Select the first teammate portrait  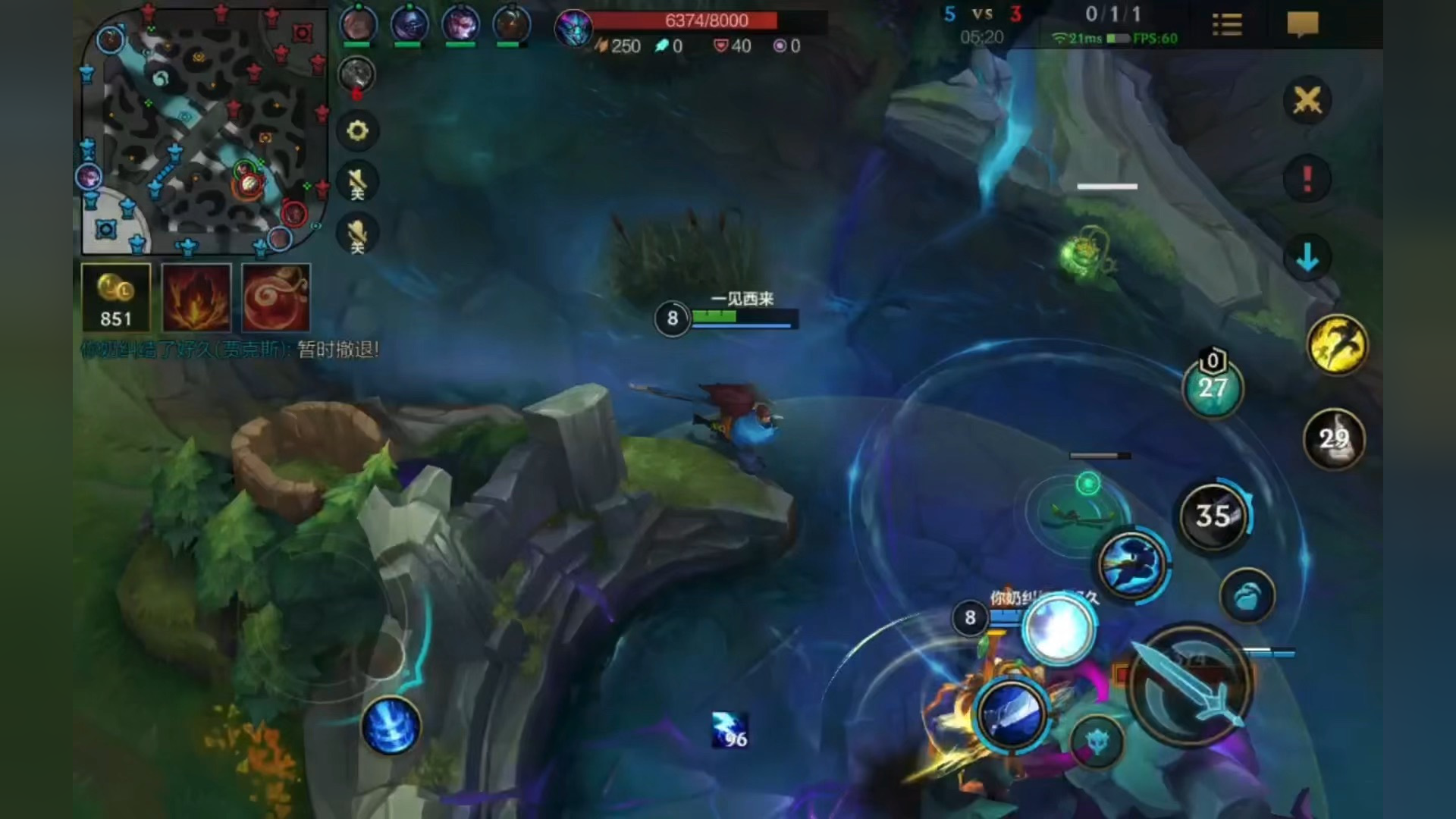tap(358, 25)
